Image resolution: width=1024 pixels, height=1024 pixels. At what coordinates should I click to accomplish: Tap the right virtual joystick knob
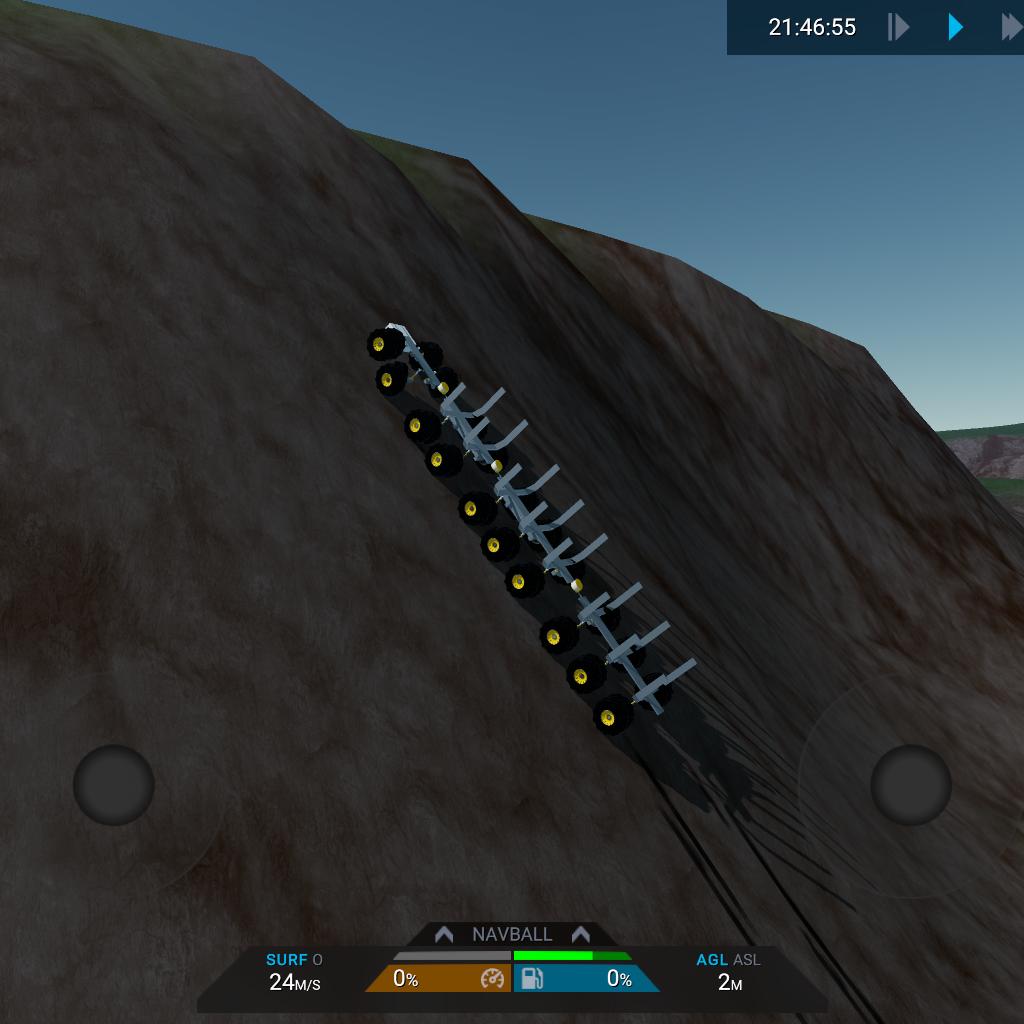(910, 785)
